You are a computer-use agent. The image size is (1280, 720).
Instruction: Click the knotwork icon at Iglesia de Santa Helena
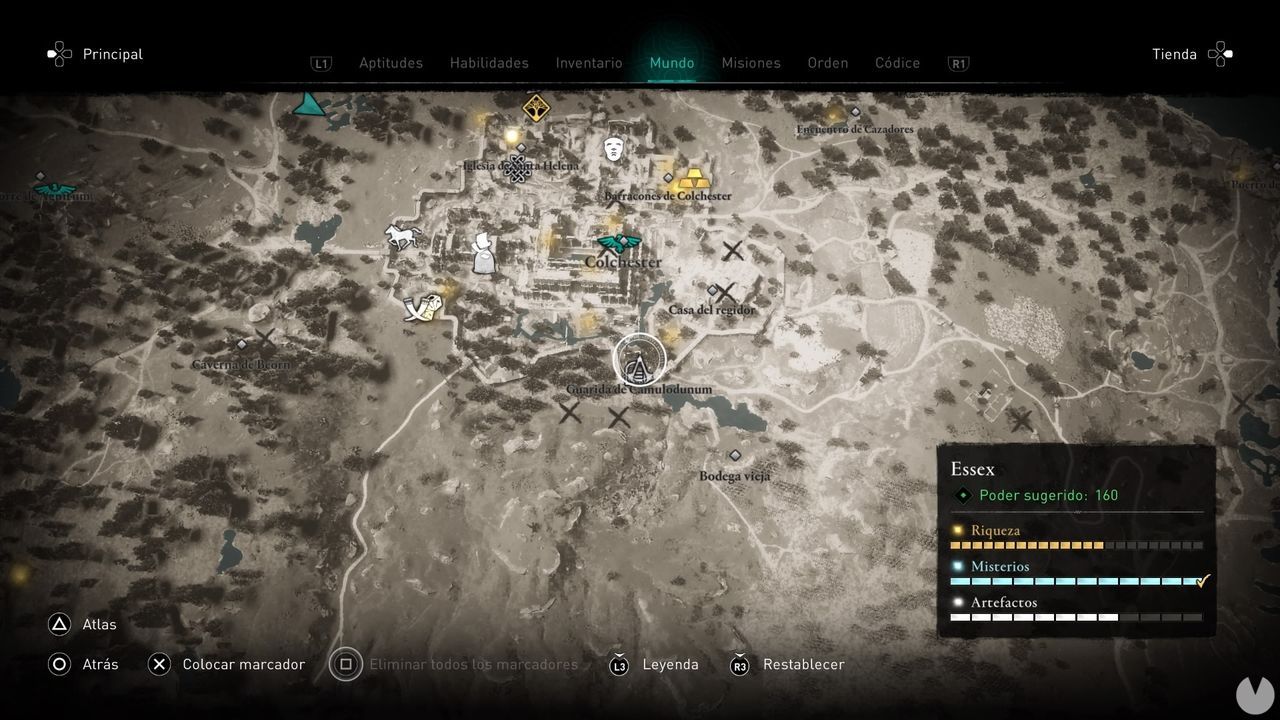click(517, 170)
